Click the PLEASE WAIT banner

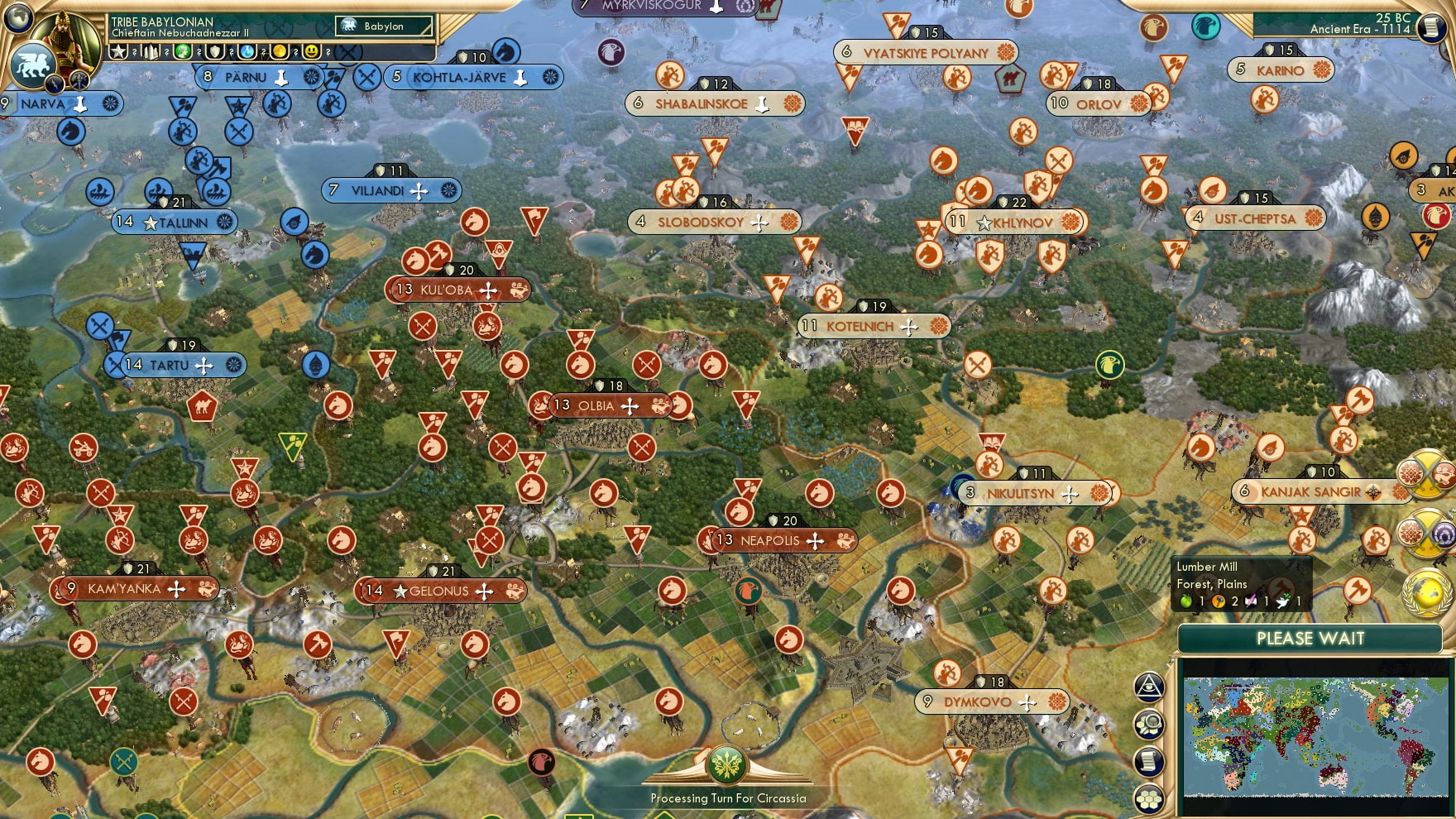[1310, 639]
